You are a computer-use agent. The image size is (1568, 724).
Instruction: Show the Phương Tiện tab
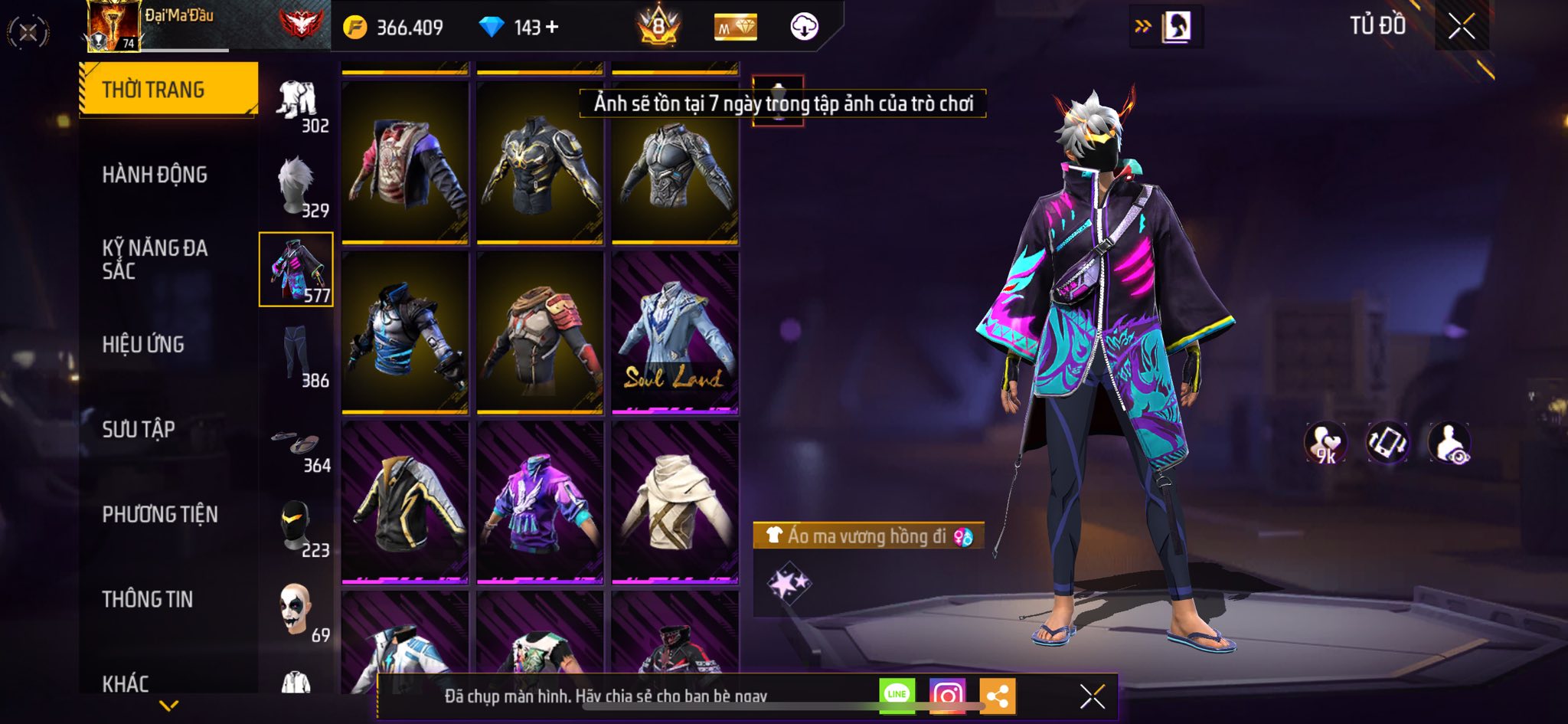click(160, 514)
